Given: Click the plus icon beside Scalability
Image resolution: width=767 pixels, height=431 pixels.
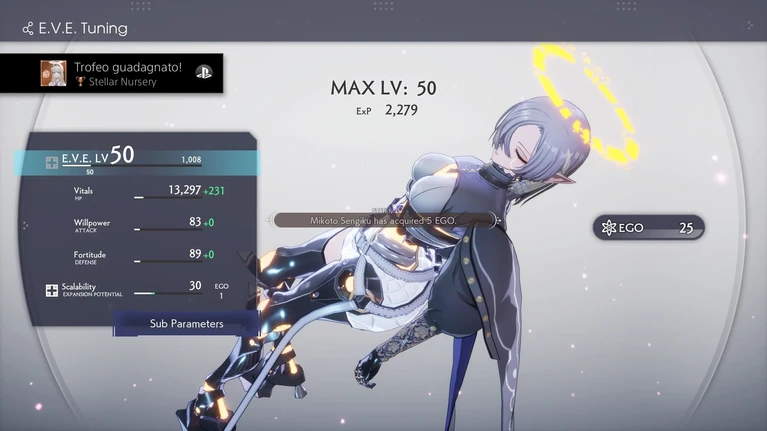Looking at the screenshot, I should [52, 291].
